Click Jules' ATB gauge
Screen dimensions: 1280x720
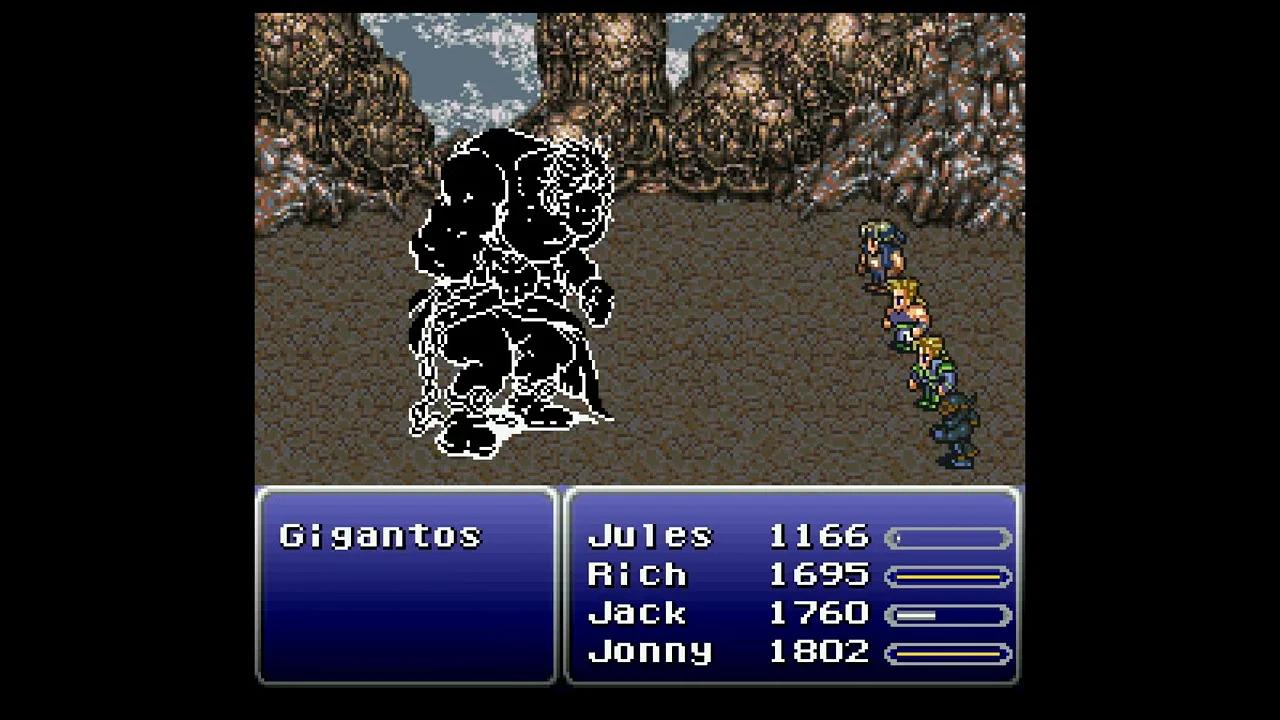[948, 537]
